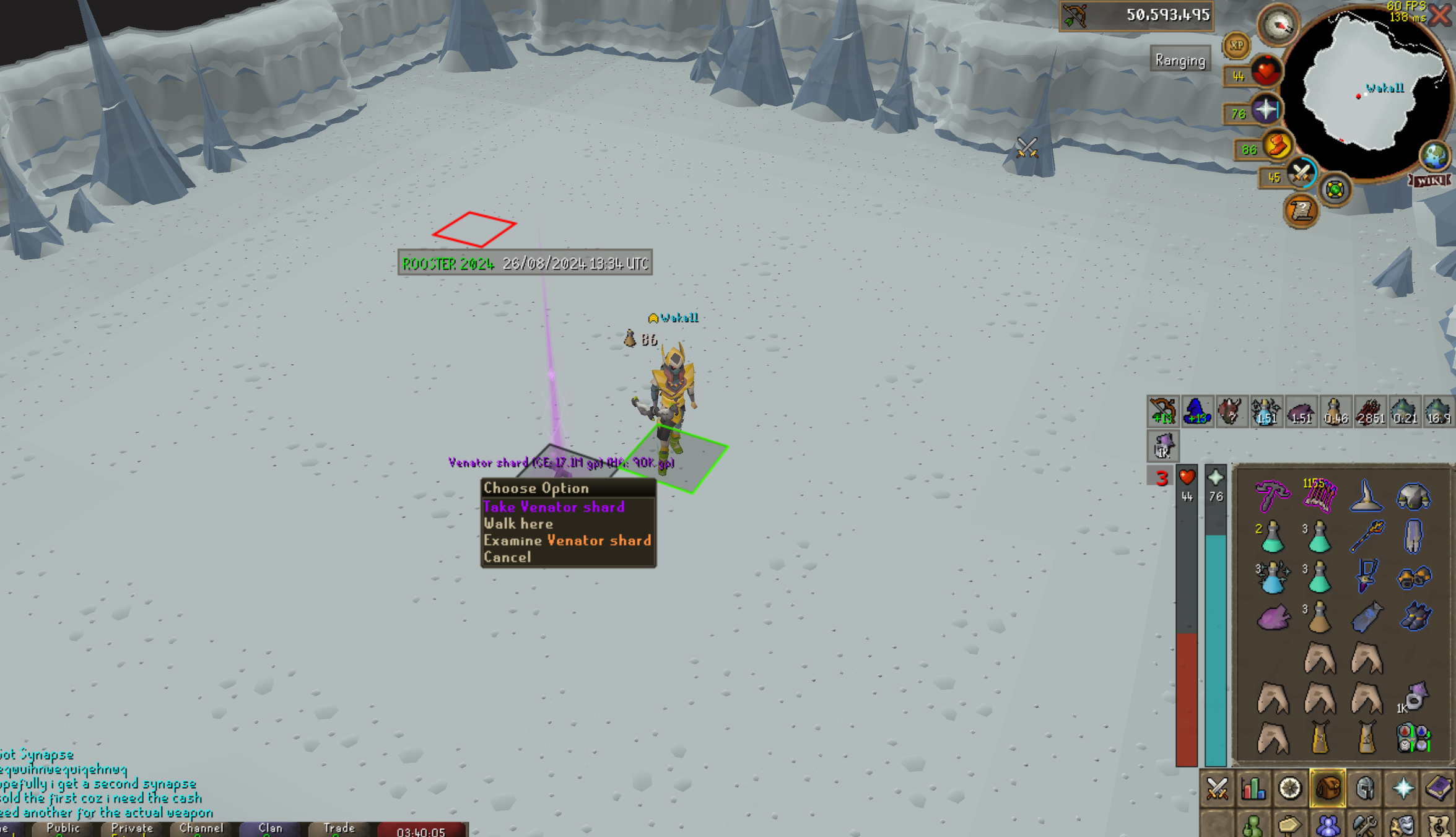
Task: Cancel the Choose Option menu
Action: click(507, 557)
